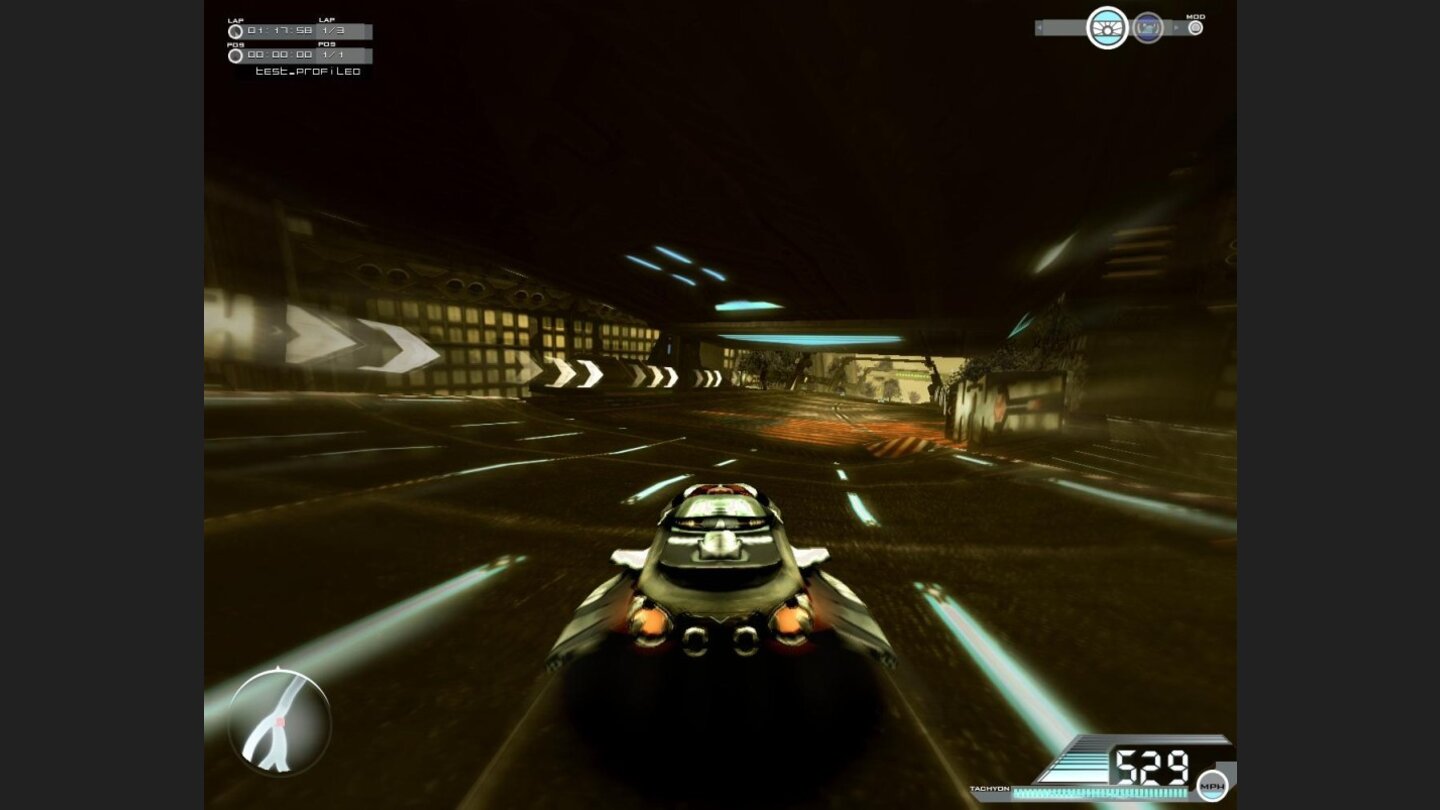Click the test_profile0 name plate
The width and height of the screenshot is (1440, 810).
click(x=308, y=72)
